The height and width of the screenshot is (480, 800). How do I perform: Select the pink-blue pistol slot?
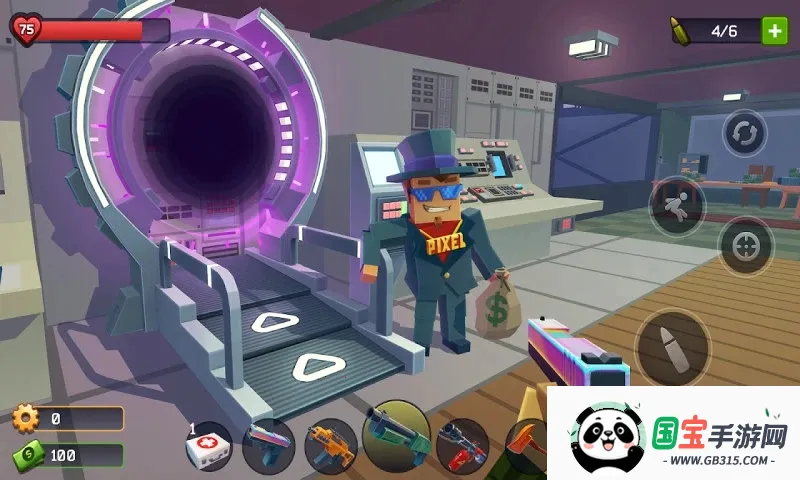coord(268,445)
